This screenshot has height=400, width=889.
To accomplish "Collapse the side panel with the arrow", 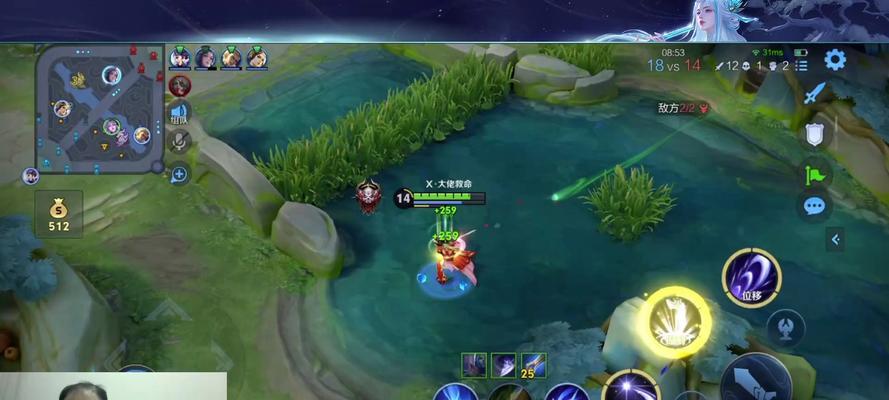I will 835,239.
